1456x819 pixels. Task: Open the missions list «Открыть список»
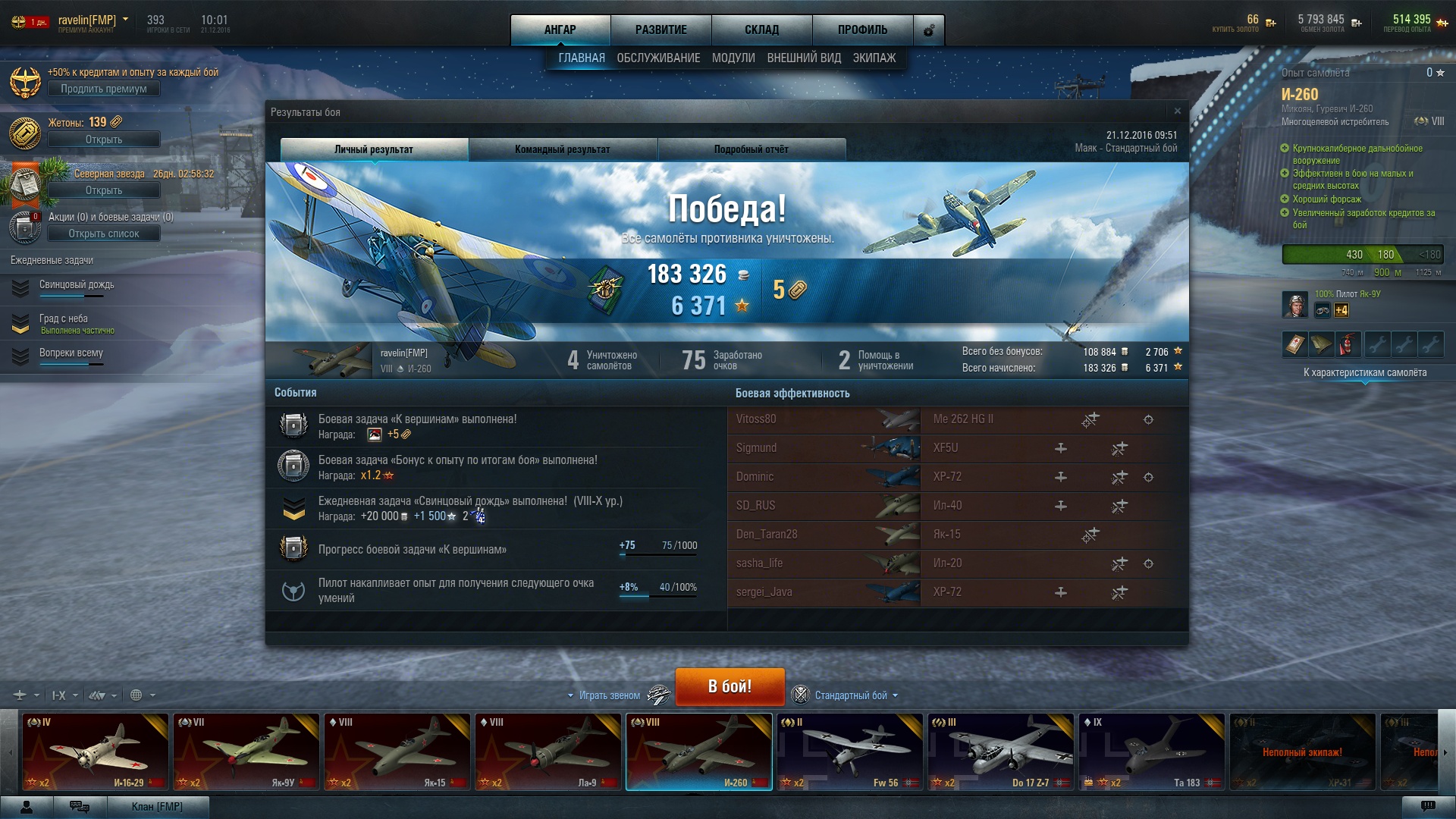click(x=104, y=234)
